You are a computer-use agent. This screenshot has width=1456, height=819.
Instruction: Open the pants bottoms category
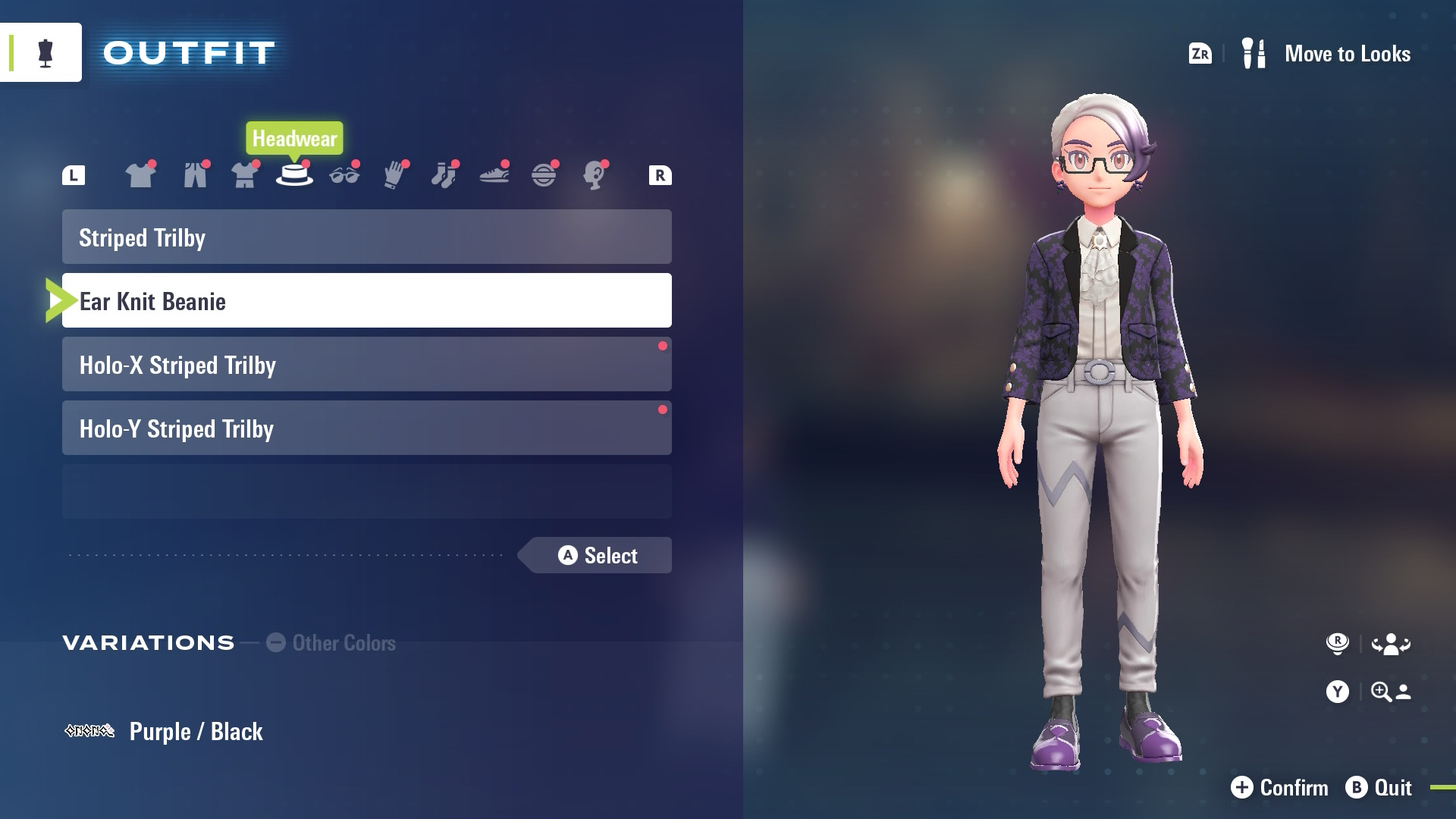[x=195, y=175]
